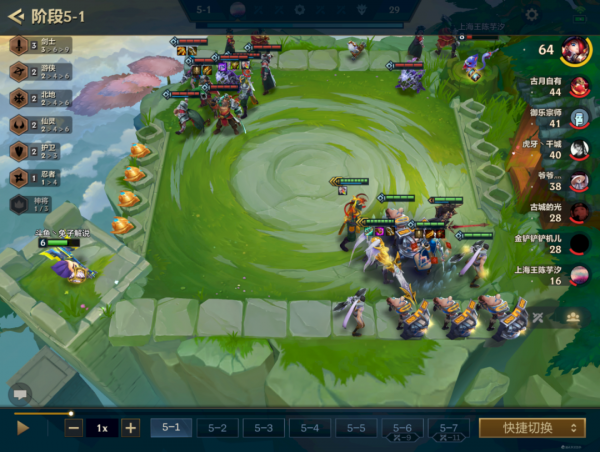Jump to round 5-3

click(x=263, y=427)
